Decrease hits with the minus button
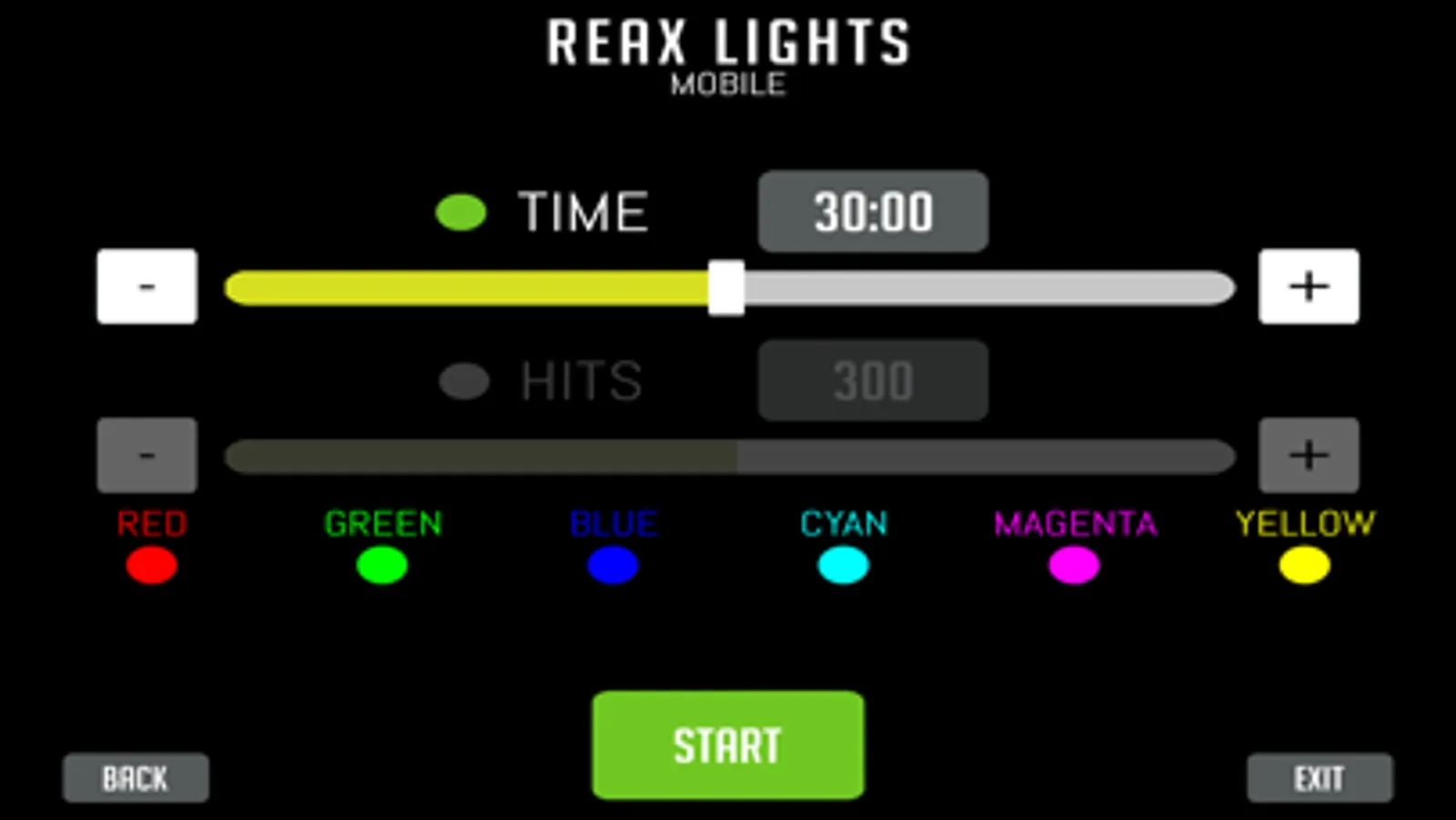Image resolution: width=1456 pixels, height=820 pixels. pos(146,454)
